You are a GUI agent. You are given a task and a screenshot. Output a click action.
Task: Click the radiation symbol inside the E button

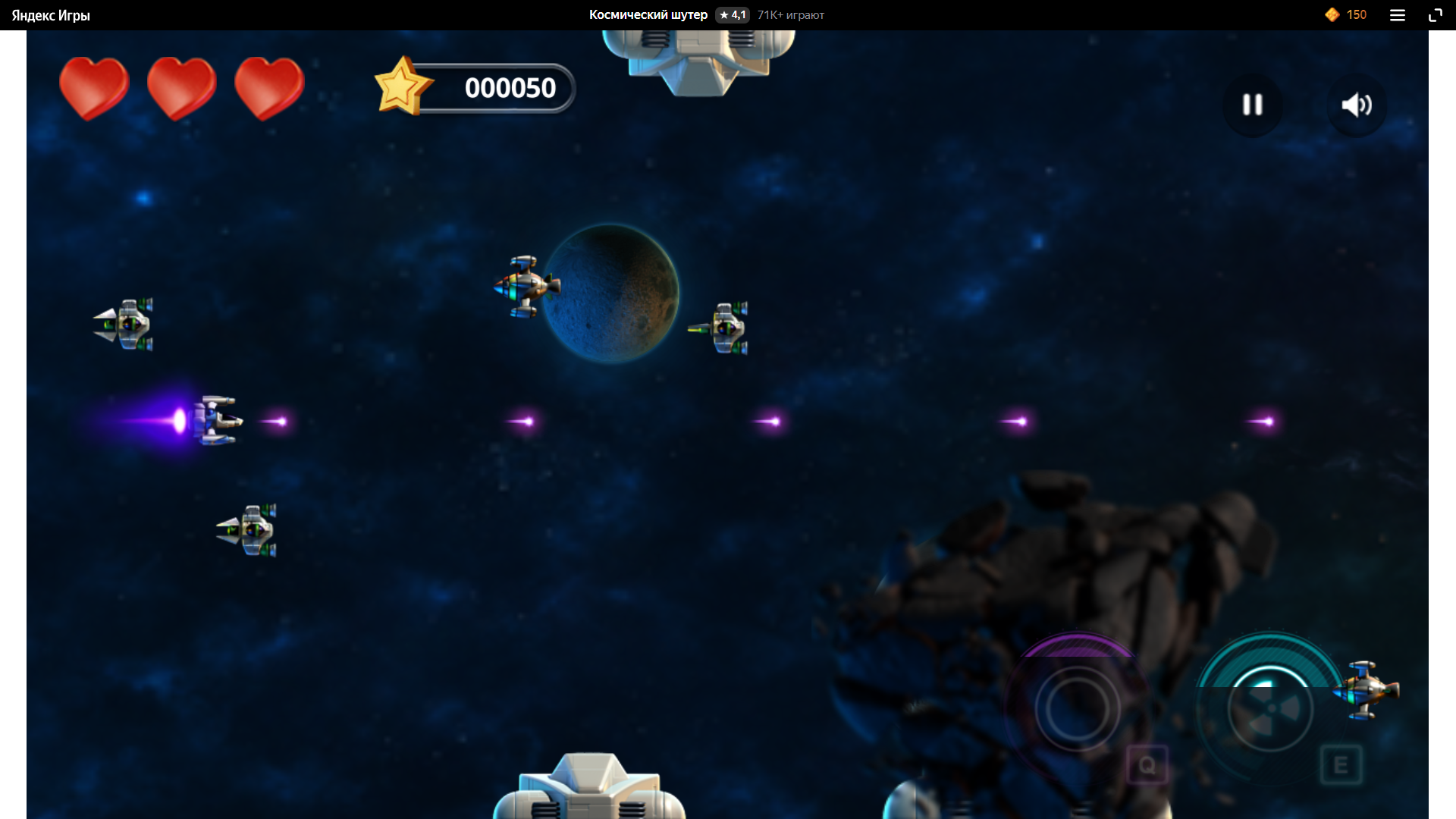[1272, 709]
